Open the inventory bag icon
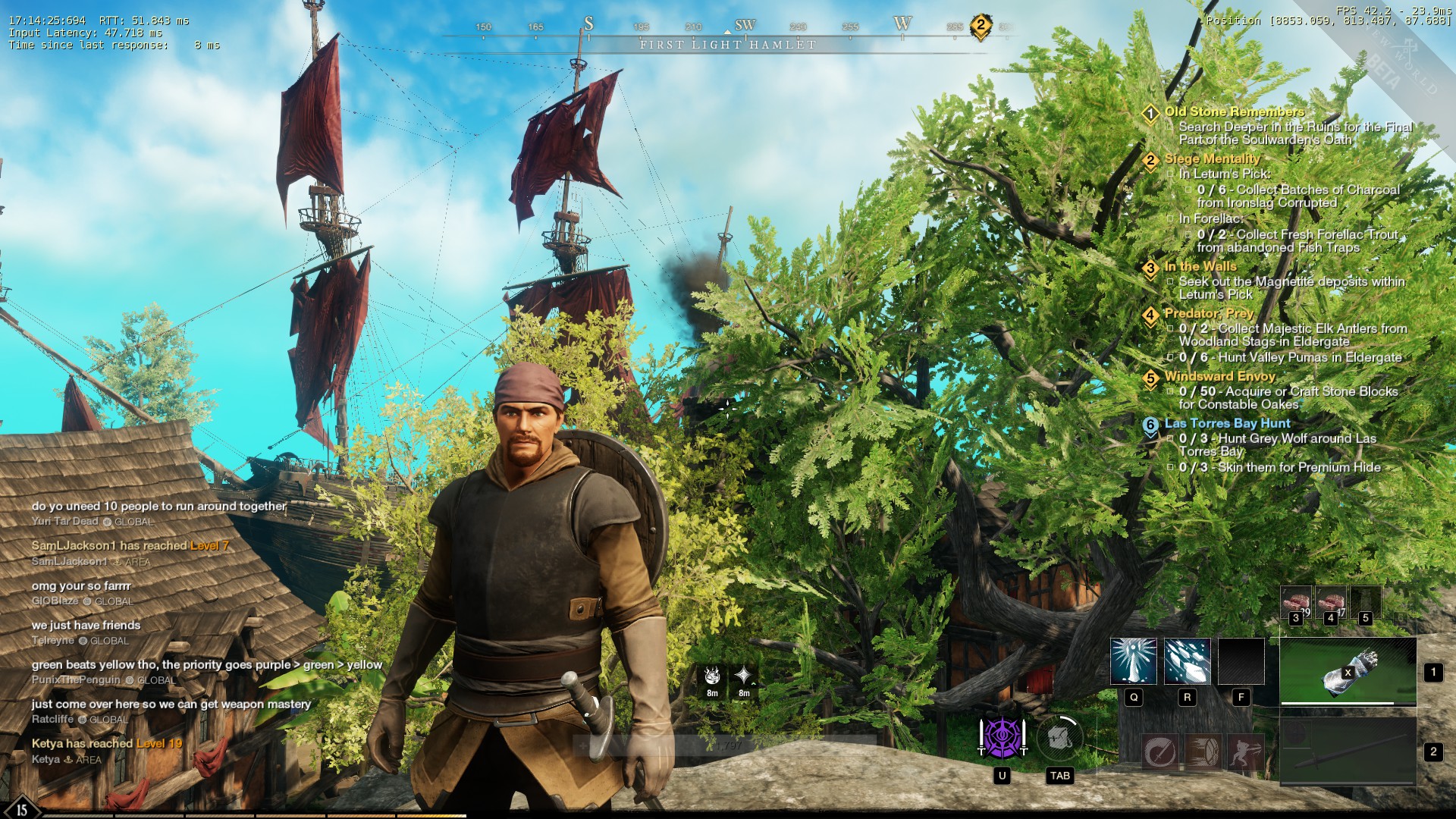This screenshot has height=819, width=1456. coord(1059,737)
